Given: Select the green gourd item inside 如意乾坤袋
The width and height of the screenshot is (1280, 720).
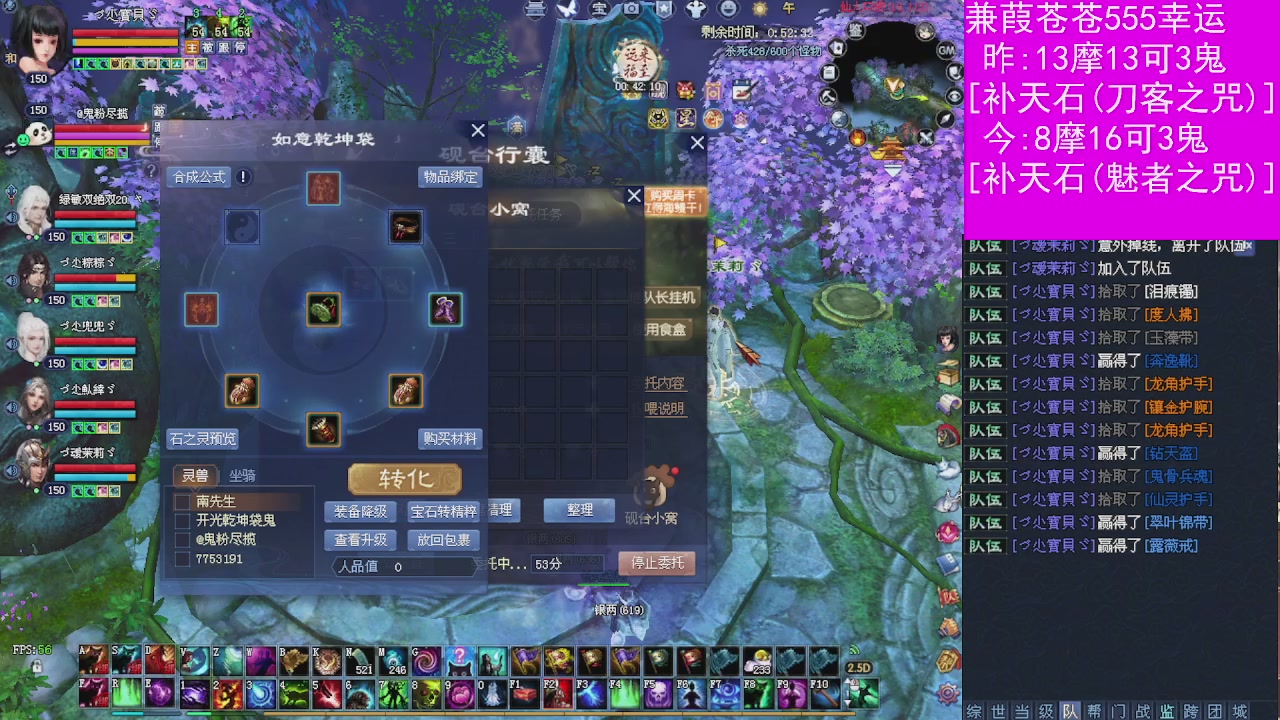Looking at the screenshot, I should [324, 309].
